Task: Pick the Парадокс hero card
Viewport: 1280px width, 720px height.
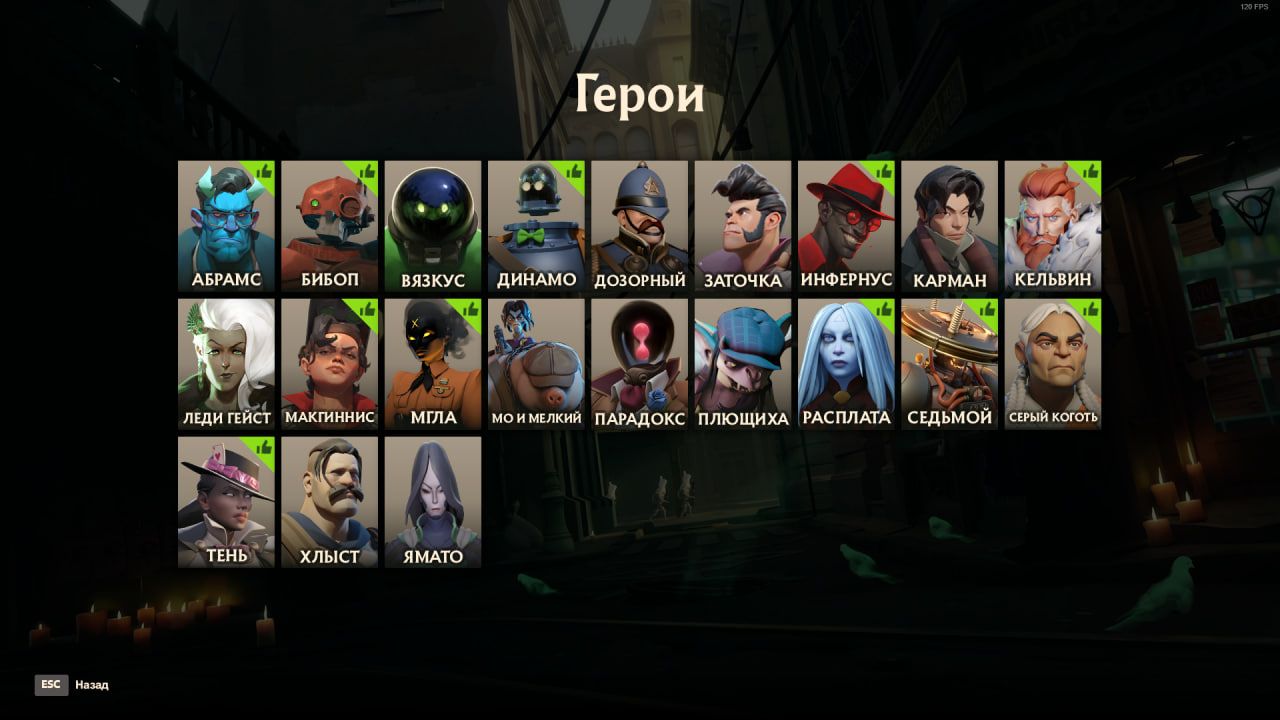Action: pos(639,364)
